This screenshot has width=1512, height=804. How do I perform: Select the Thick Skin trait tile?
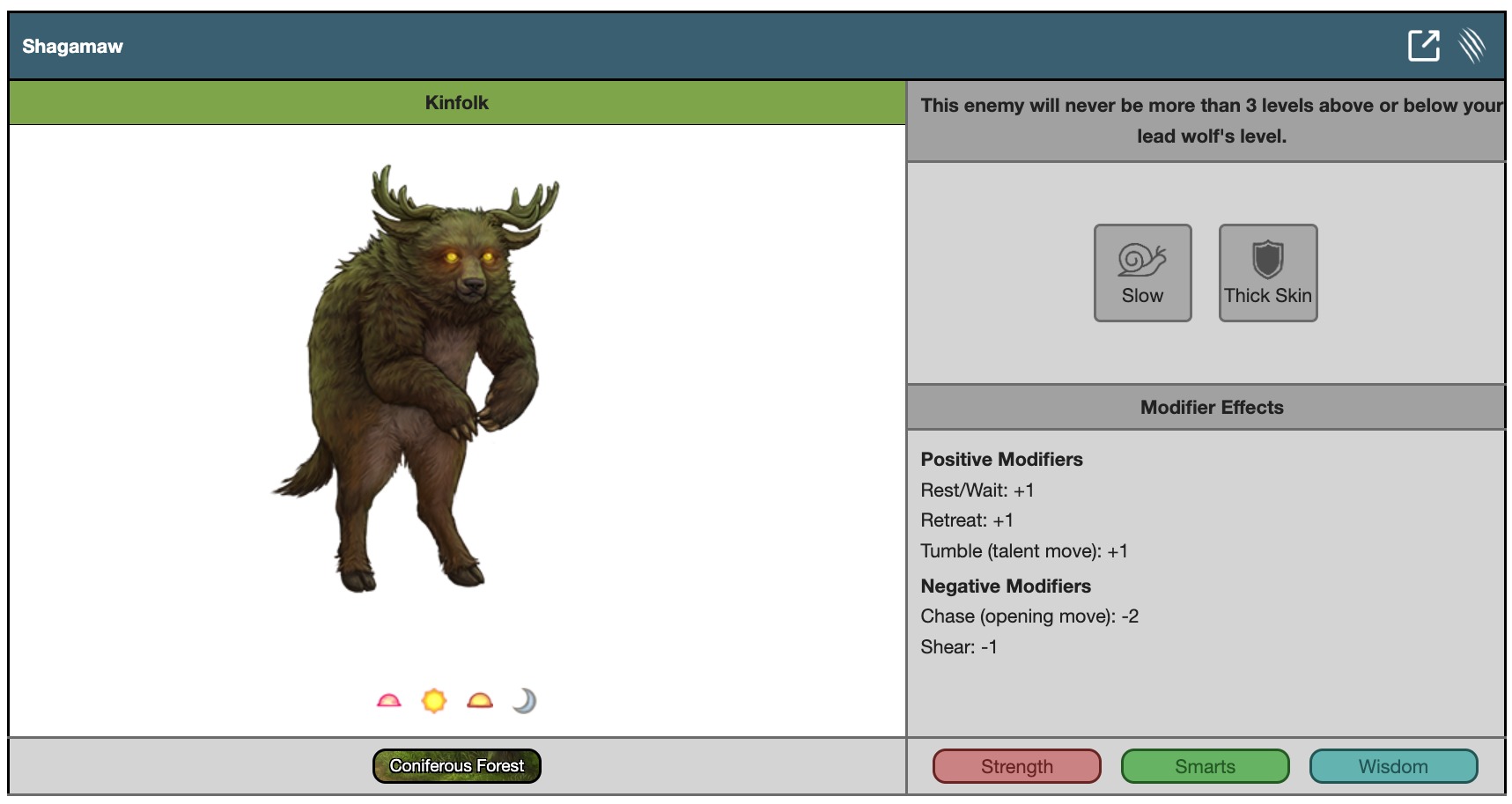point(1267,273)
